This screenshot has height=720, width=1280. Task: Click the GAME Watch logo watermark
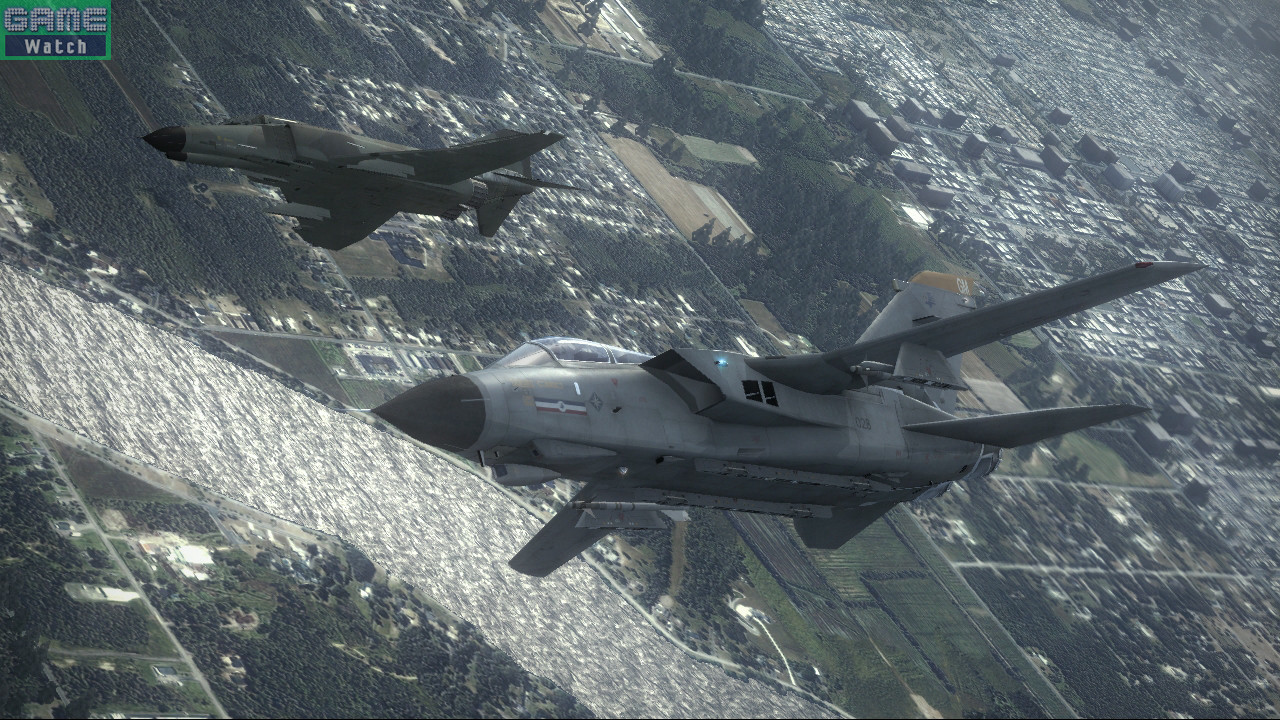[x=56, y=30]
